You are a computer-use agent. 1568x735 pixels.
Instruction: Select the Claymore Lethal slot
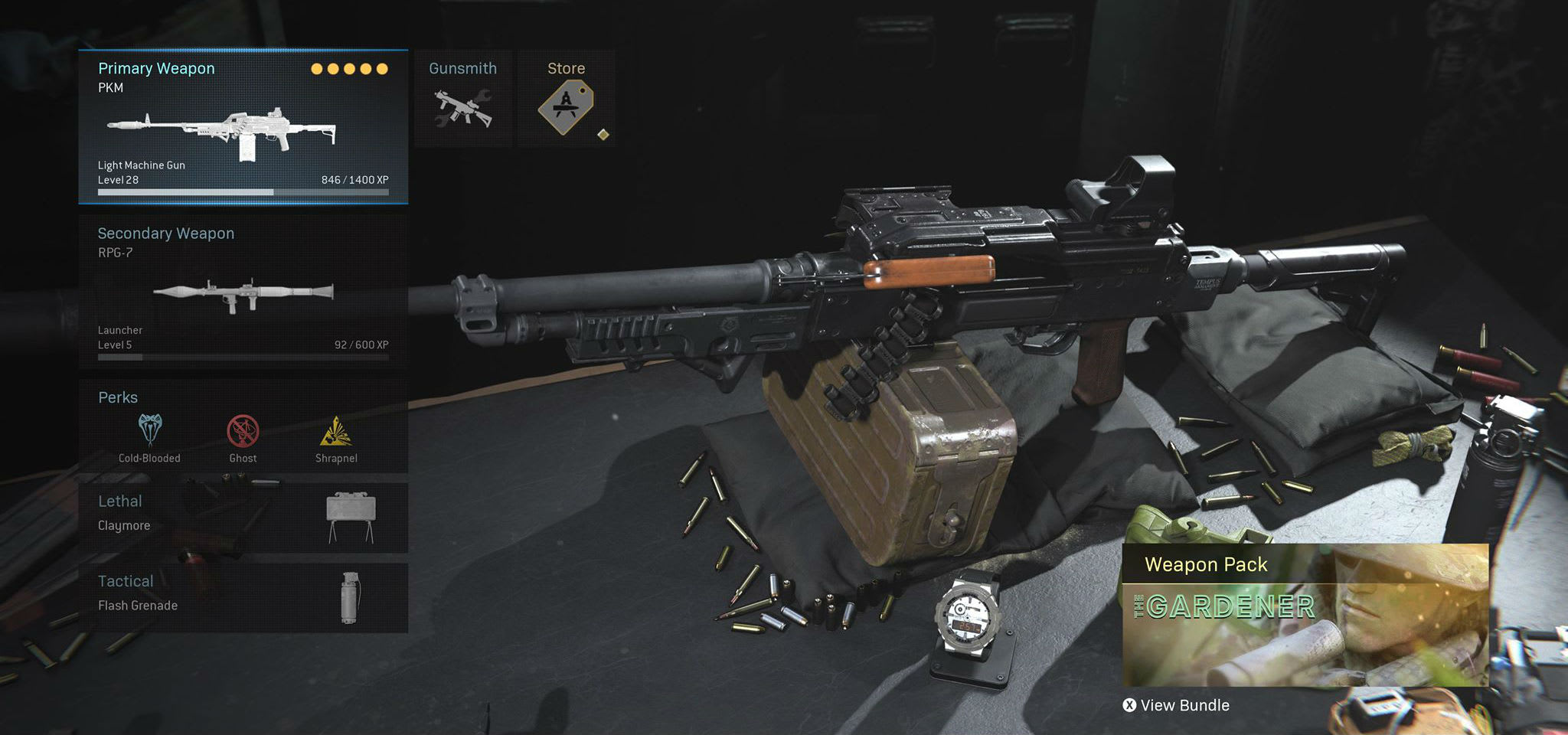[x=243, y=517]
